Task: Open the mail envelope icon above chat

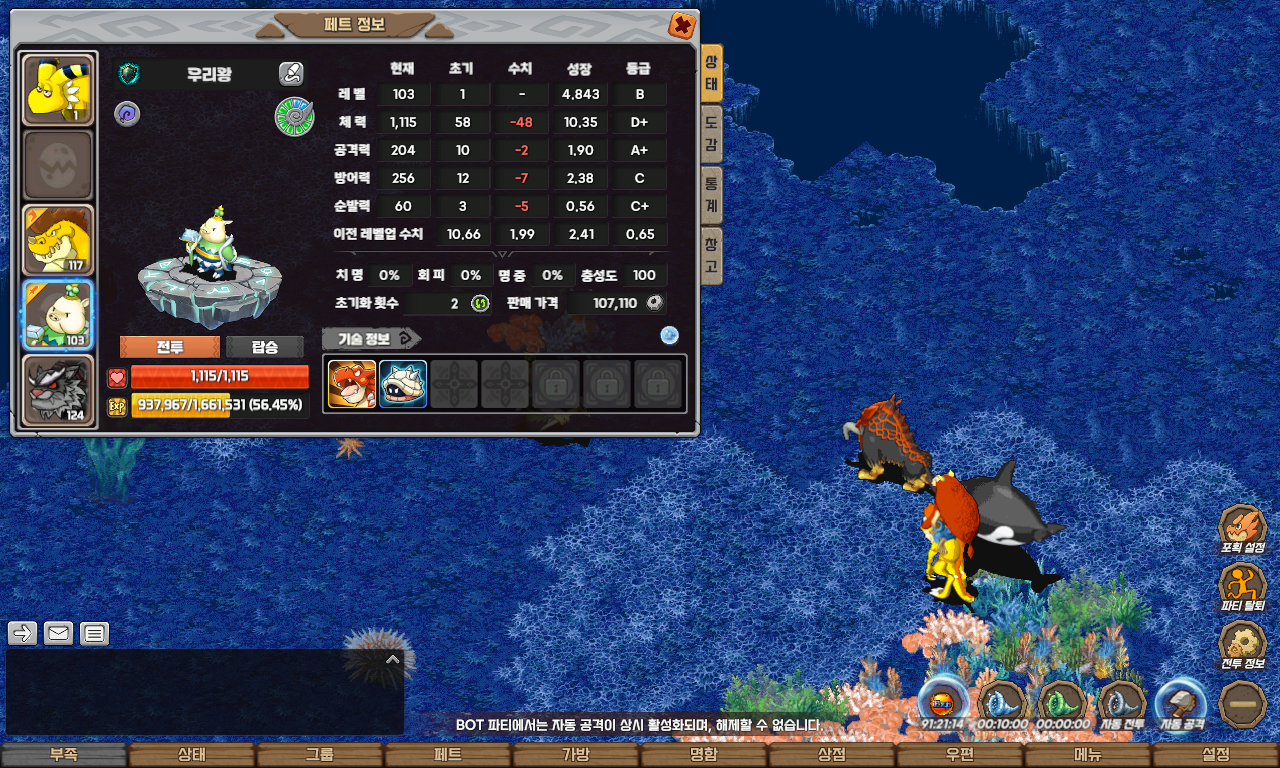Action: tap(58, 633)
